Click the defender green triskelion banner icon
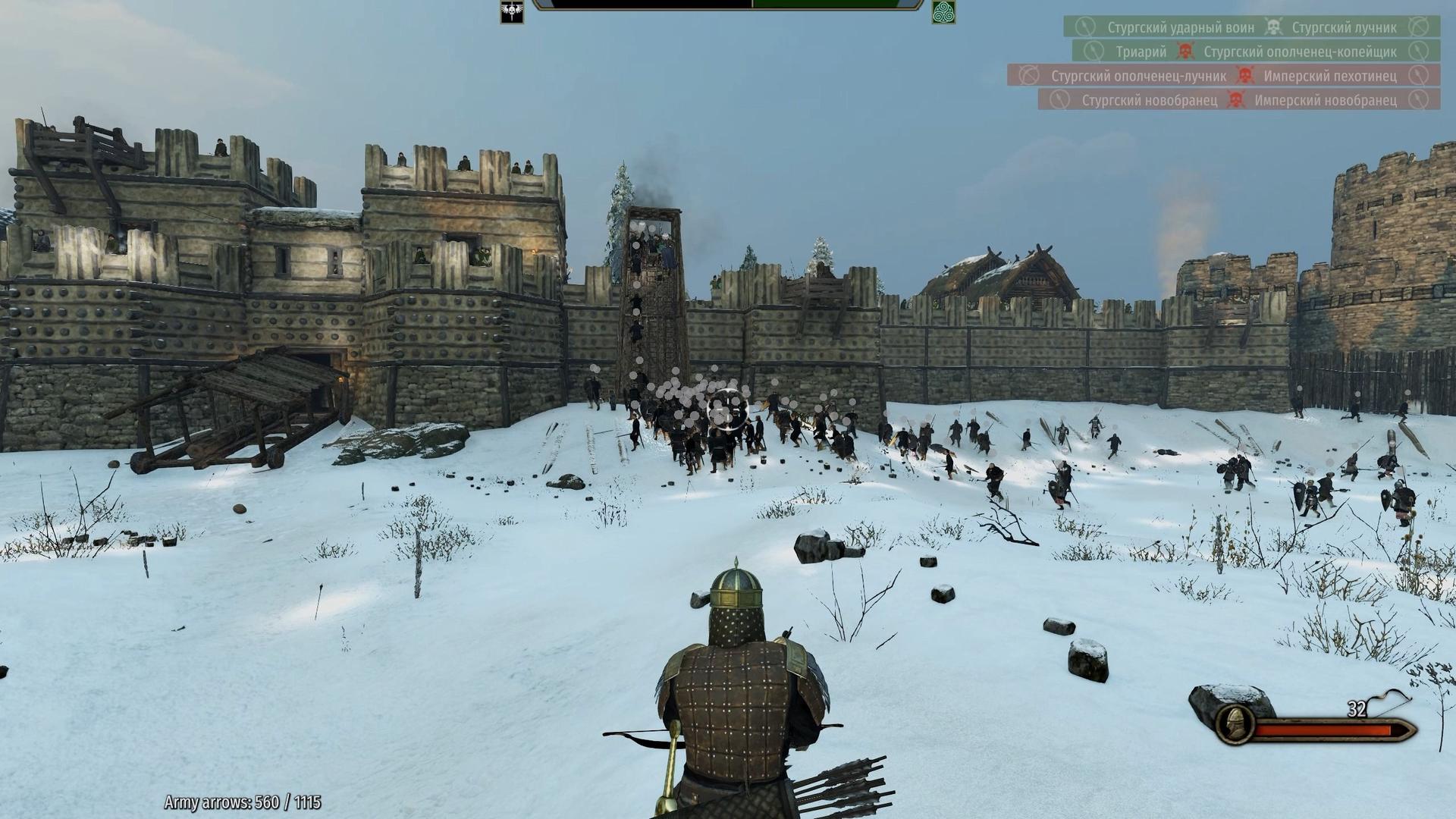This screenshot has height=819, width=1456. [x=943, y=11]
